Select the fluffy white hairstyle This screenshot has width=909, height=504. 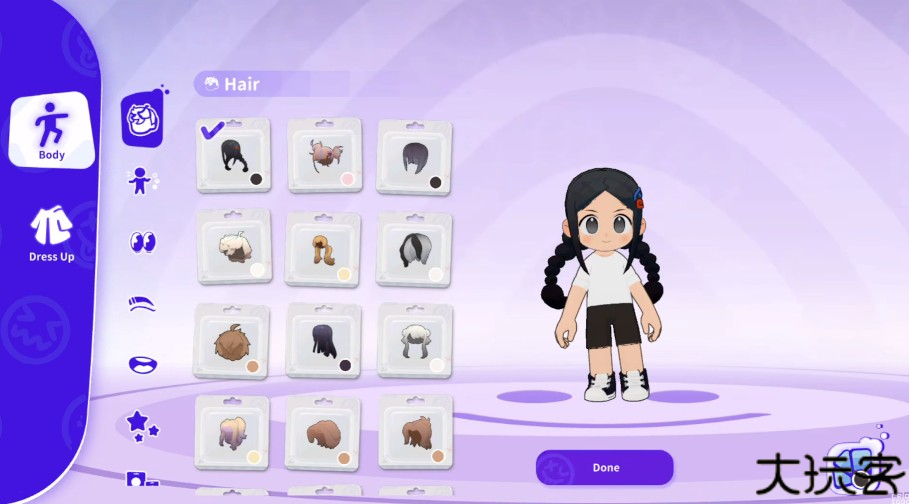pos(234,247)
